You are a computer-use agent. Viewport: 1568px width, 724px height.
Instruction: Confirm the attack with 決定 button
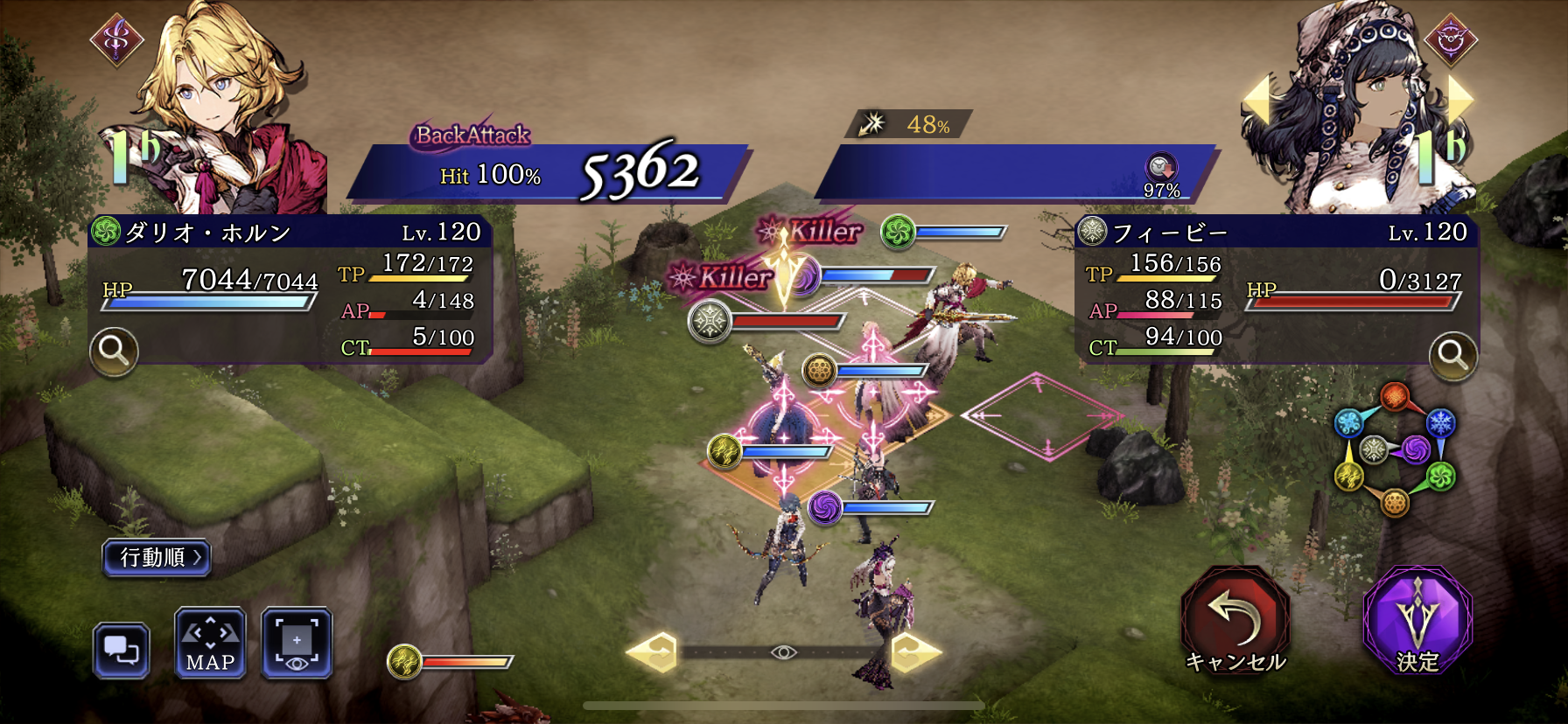click(x=1417, y=622)
